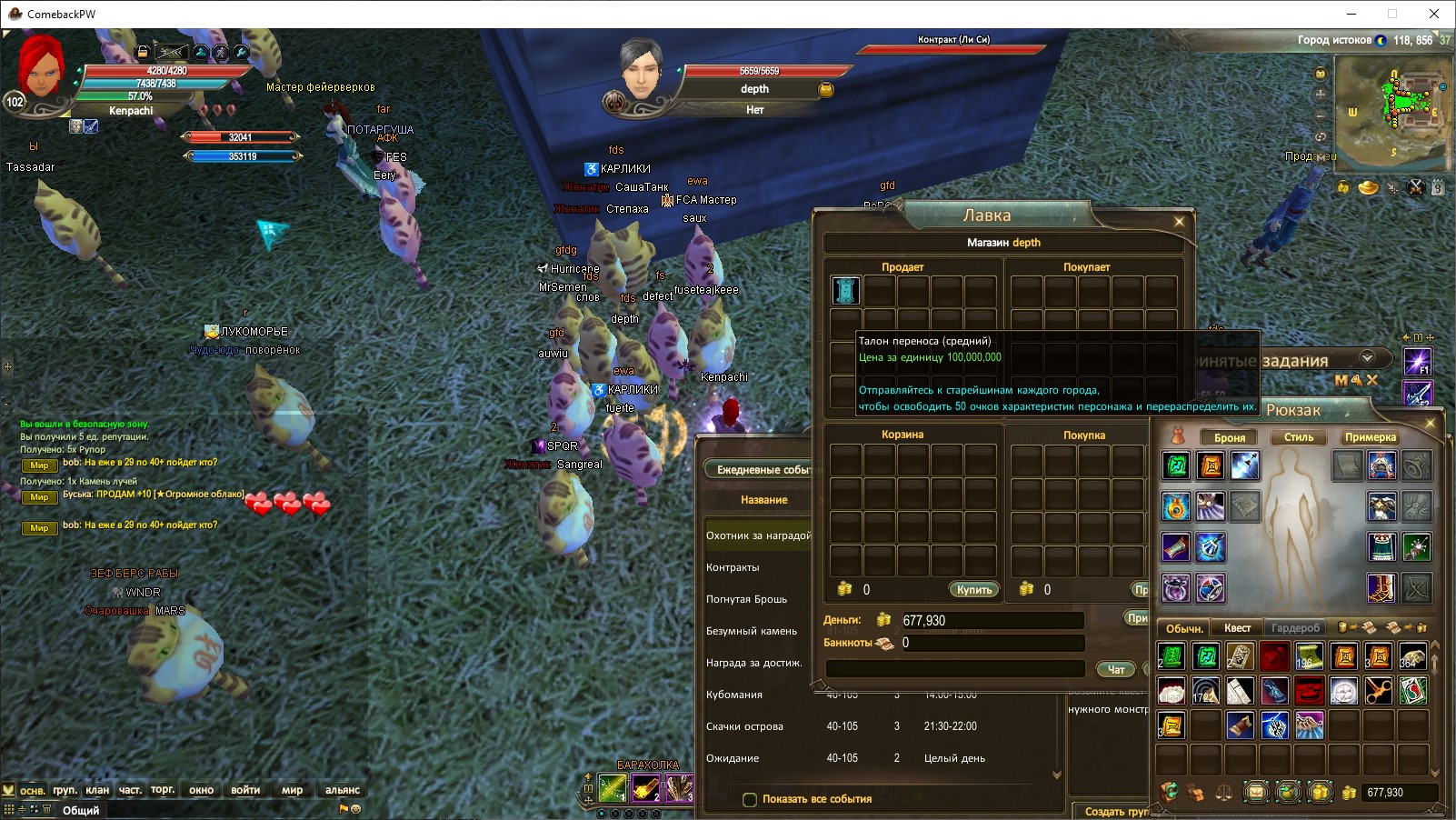Image resolution: width=1456 pixels, height=820 pixels.
Task: Select the Безумный камень event entry
Action: (x=751, y=631)
